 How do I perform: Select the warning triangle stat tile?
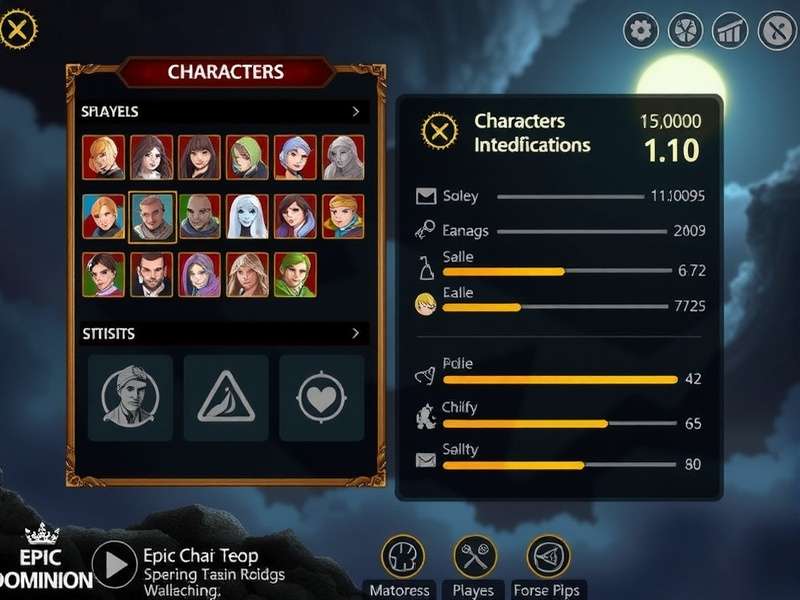tap(225, 398)
